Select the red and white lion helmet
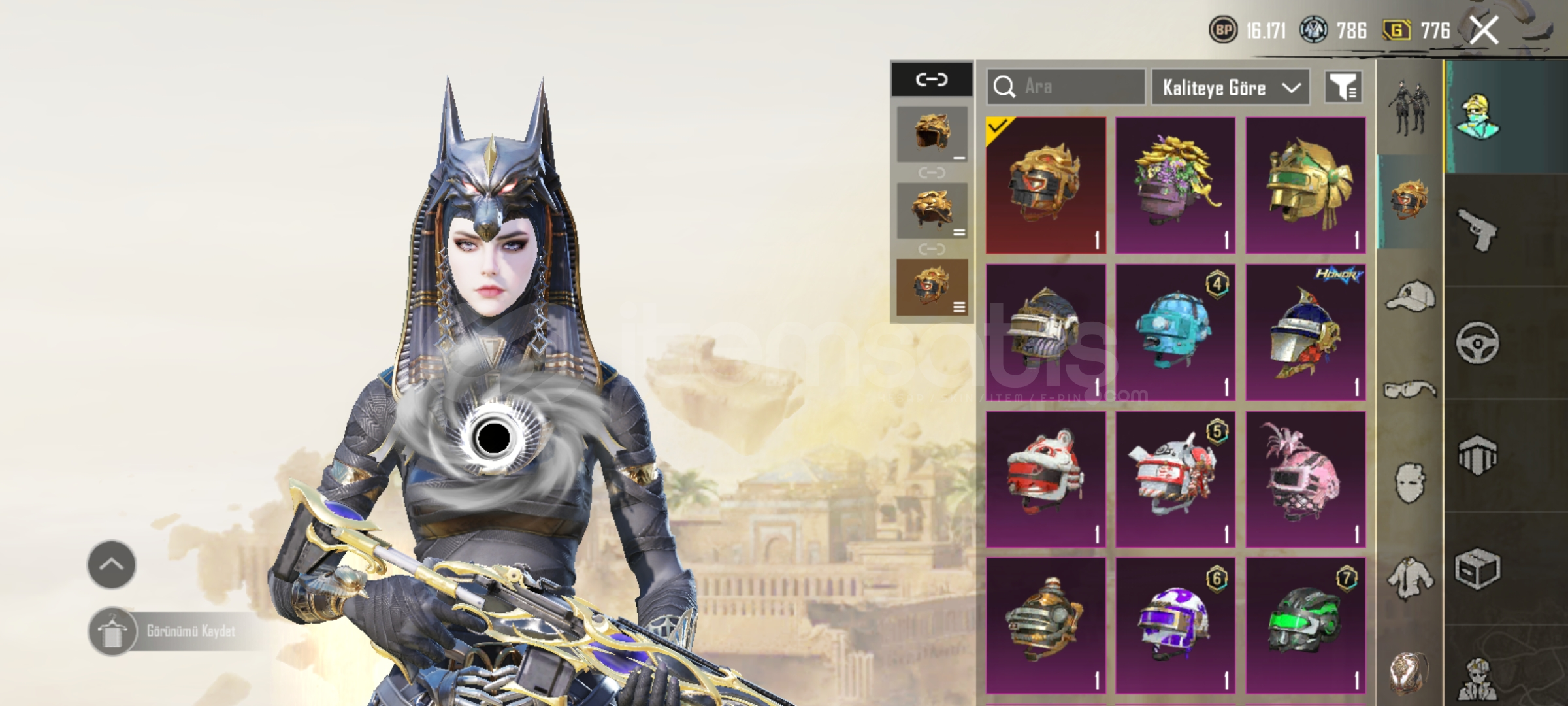 1045,479
